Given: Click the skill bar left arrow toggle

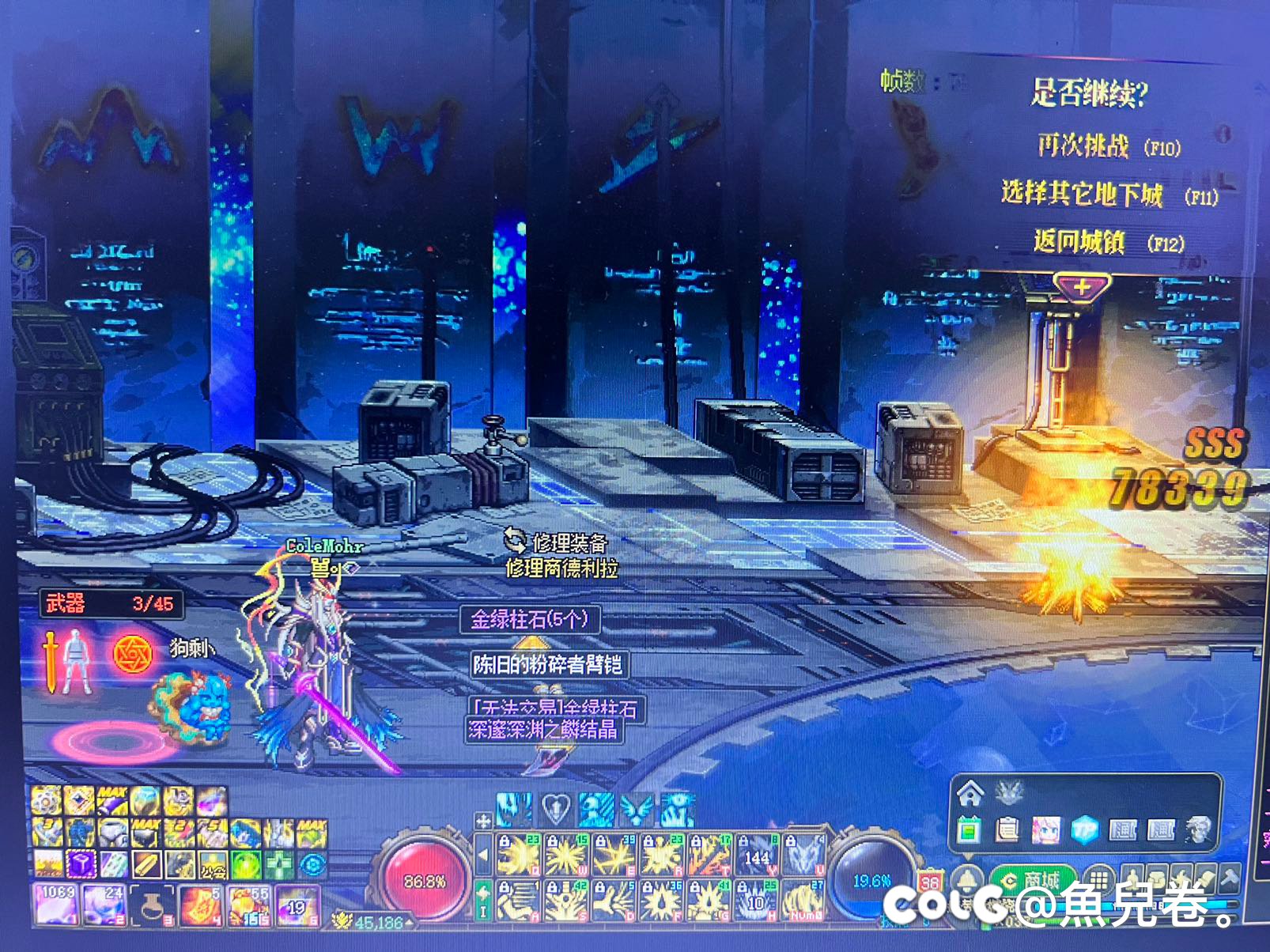Looking at the screenshot, I should pyautogui.click(x=484, y=856).
